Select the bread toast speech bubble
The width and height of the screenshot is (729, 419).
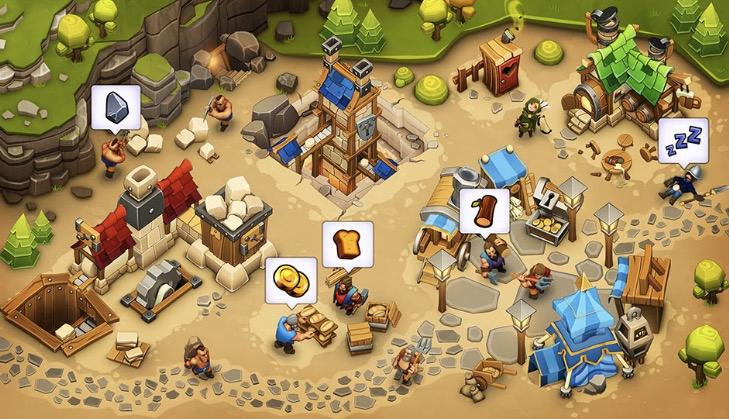point(347,243)
